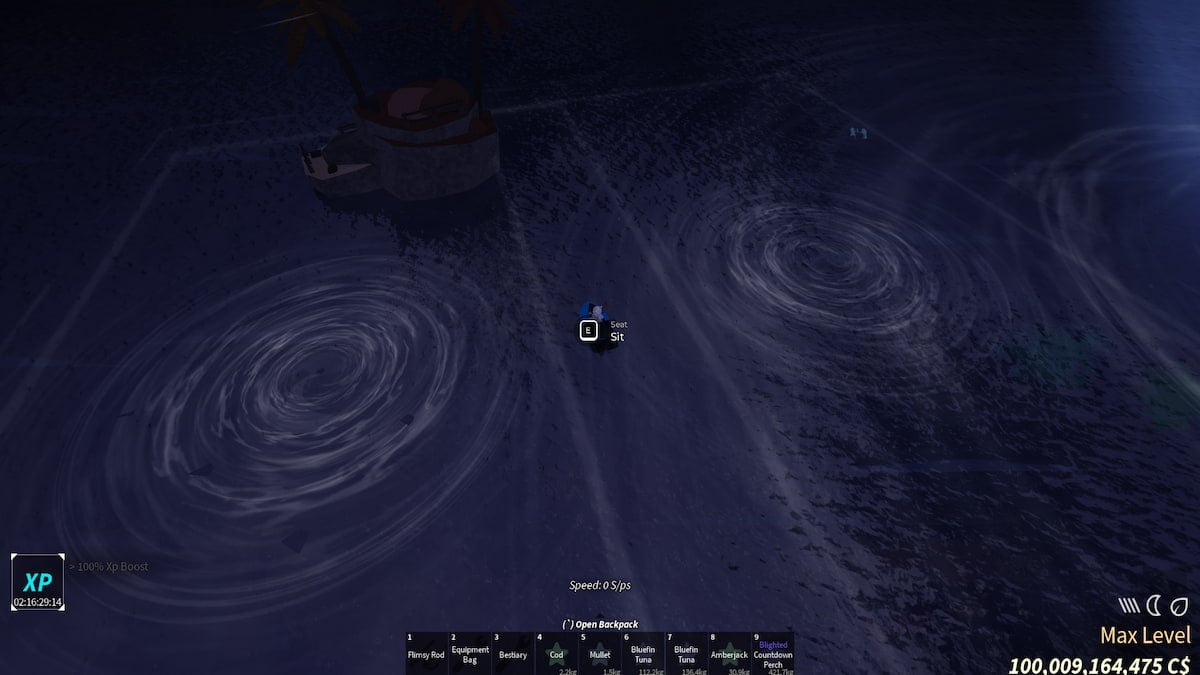The image size is (1200, 675).
Task: Equip the Amberjack from the hotbar
Action: point(729,654)
